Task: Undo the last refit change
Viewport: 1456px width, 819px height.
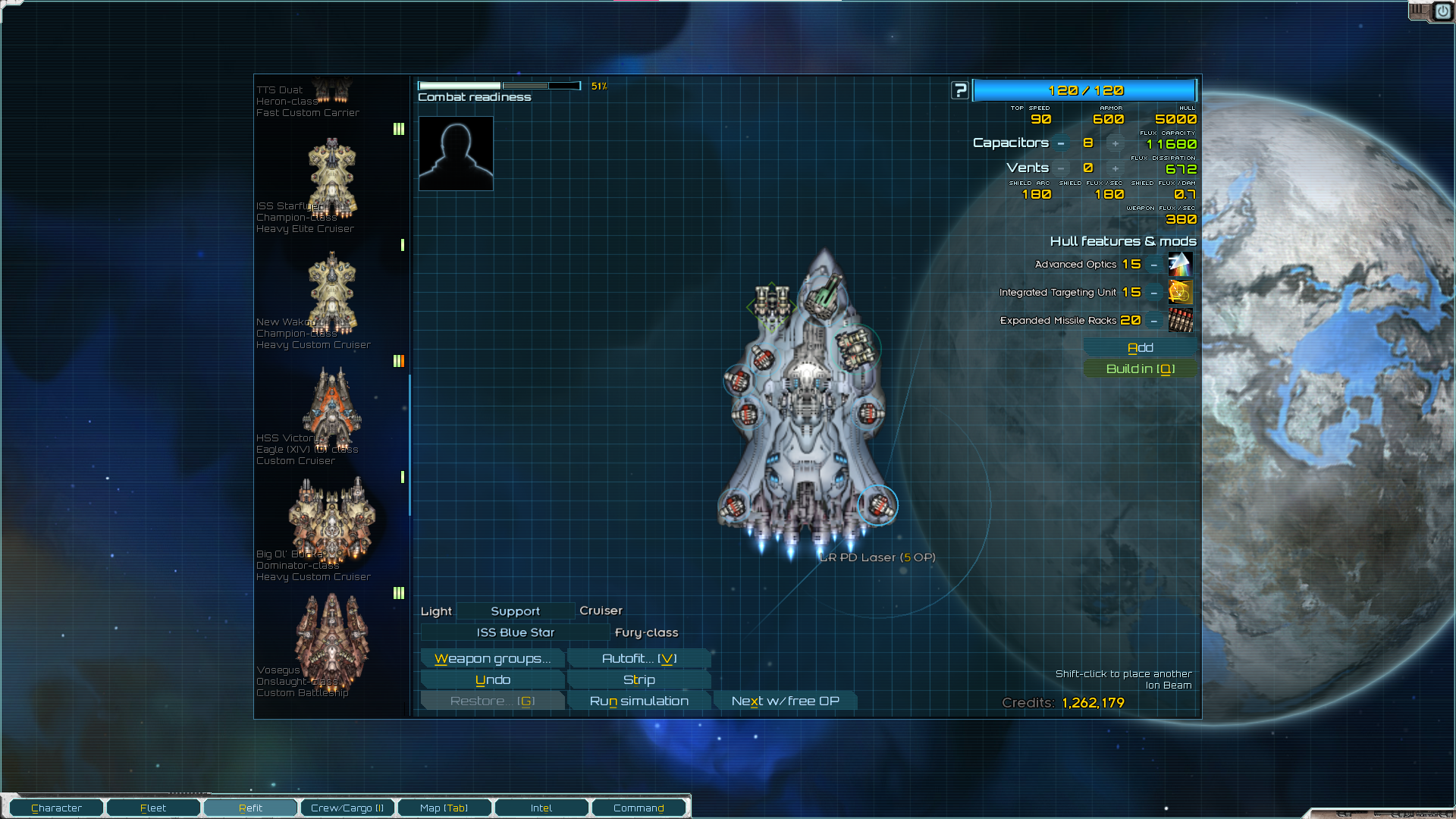Action: pyautogui.click(x=492, y=679)
